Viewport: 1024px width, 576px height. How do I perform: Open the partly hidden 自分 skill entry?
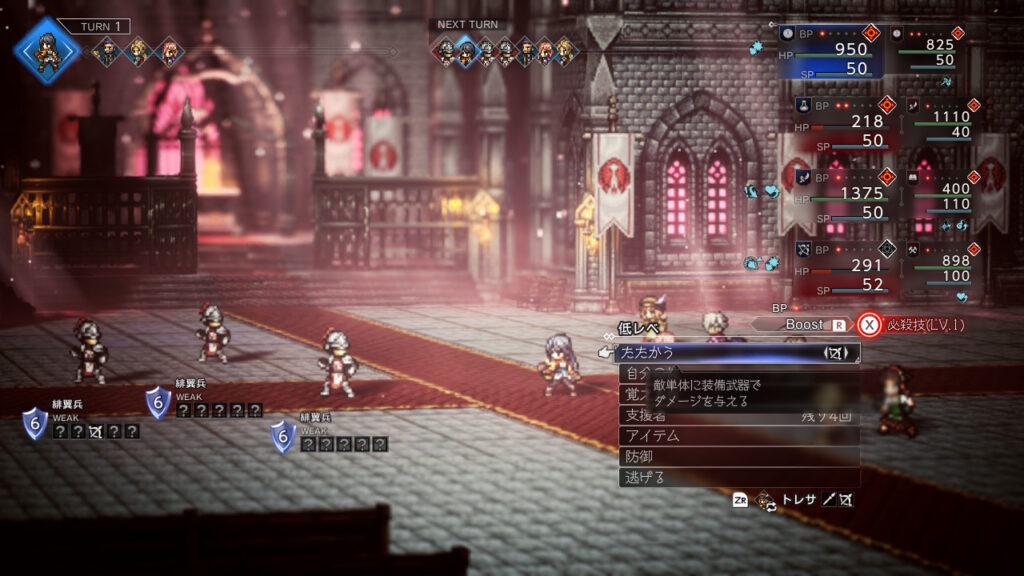tap(635, 374)
